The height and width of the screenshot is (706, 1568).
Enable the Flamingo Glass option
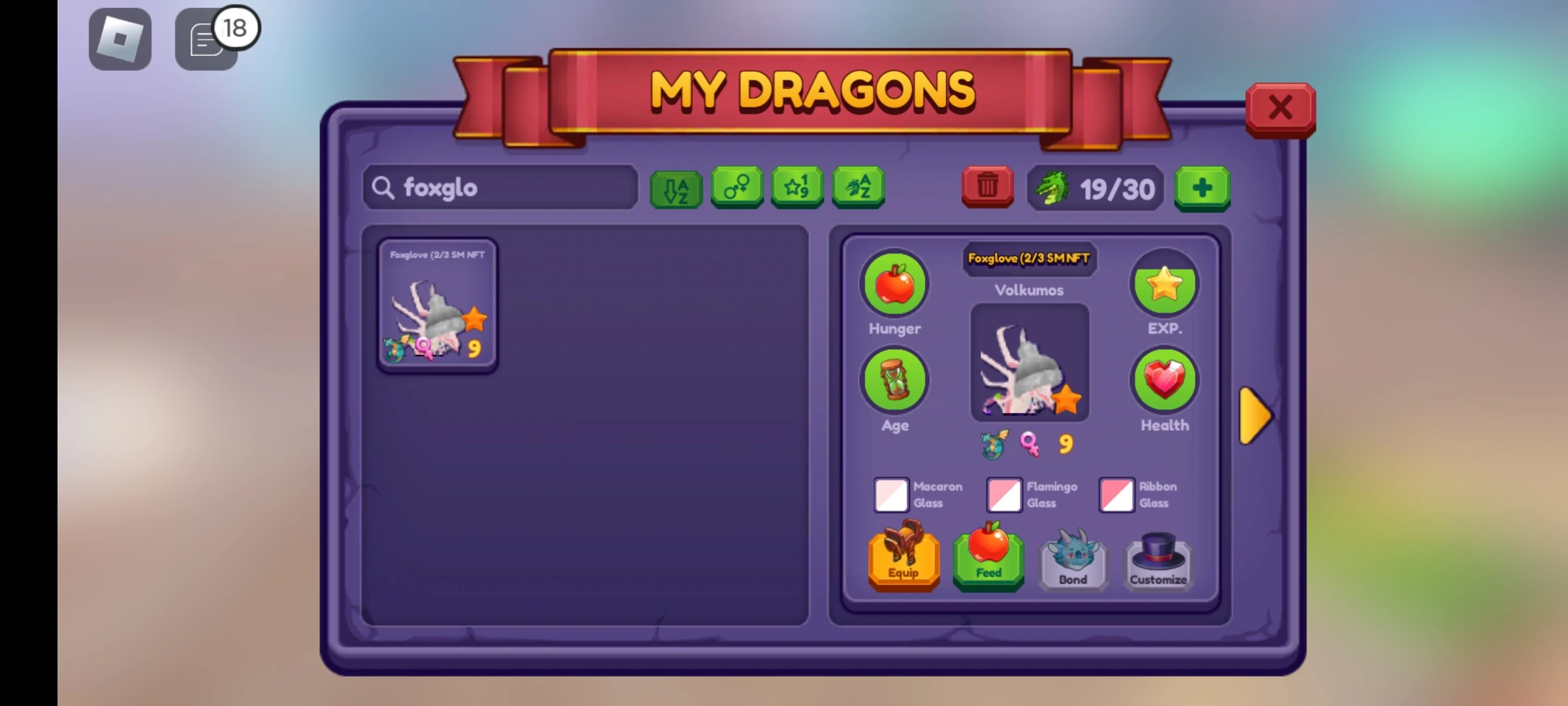pos(1004,495)
